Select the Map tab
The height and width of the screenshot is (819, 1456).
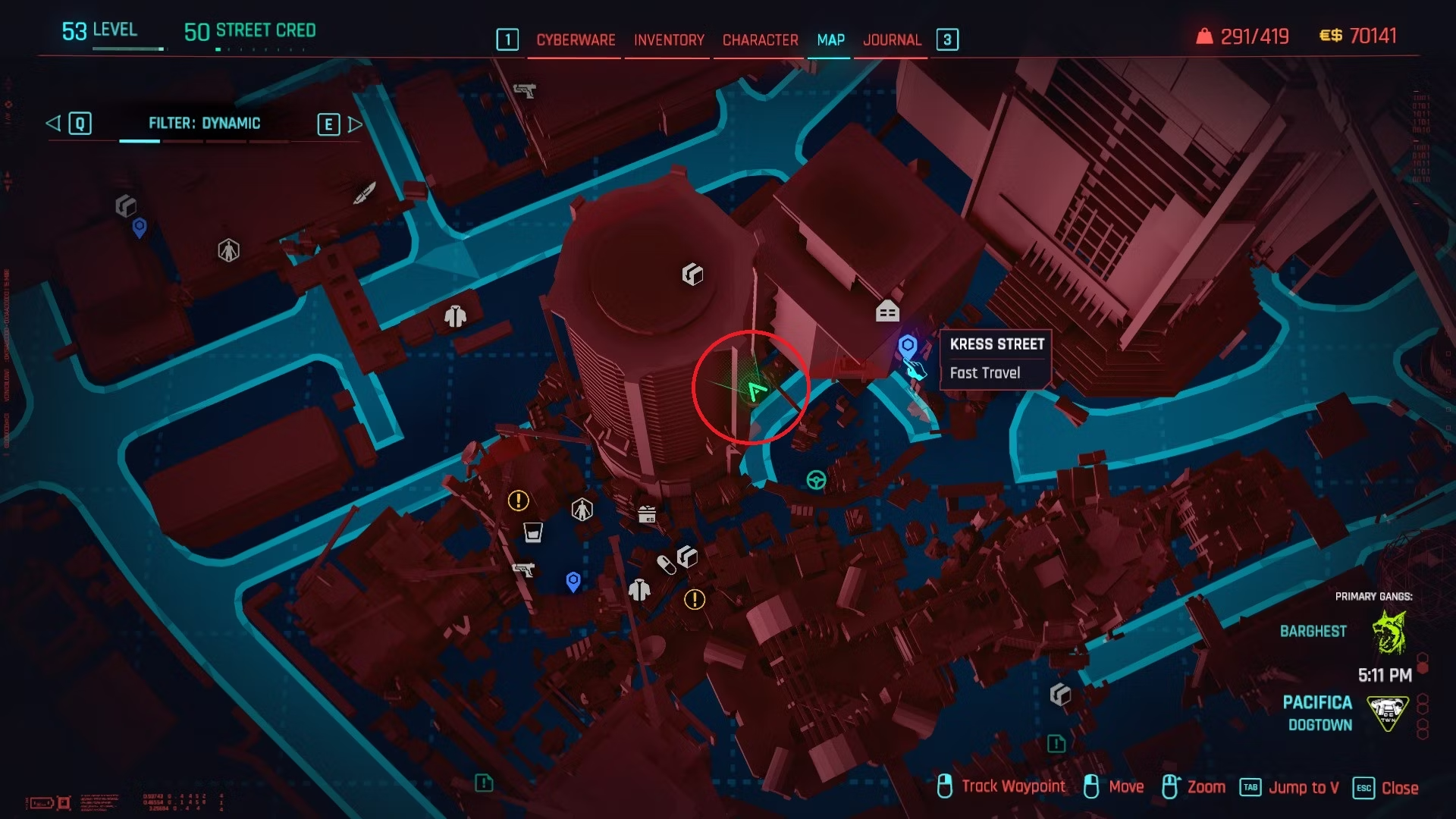click(830, 40)
